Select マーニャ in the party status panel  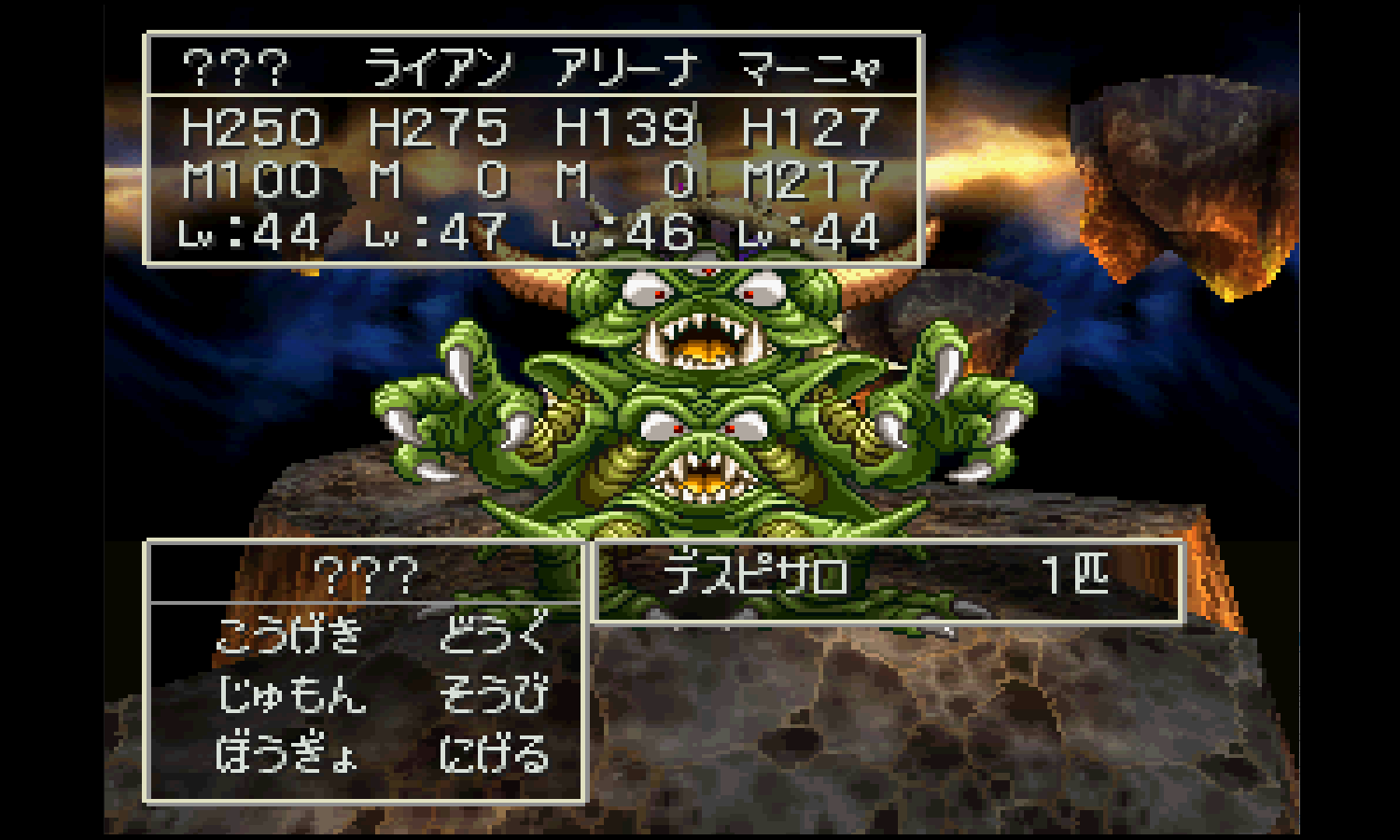[810, 68]
